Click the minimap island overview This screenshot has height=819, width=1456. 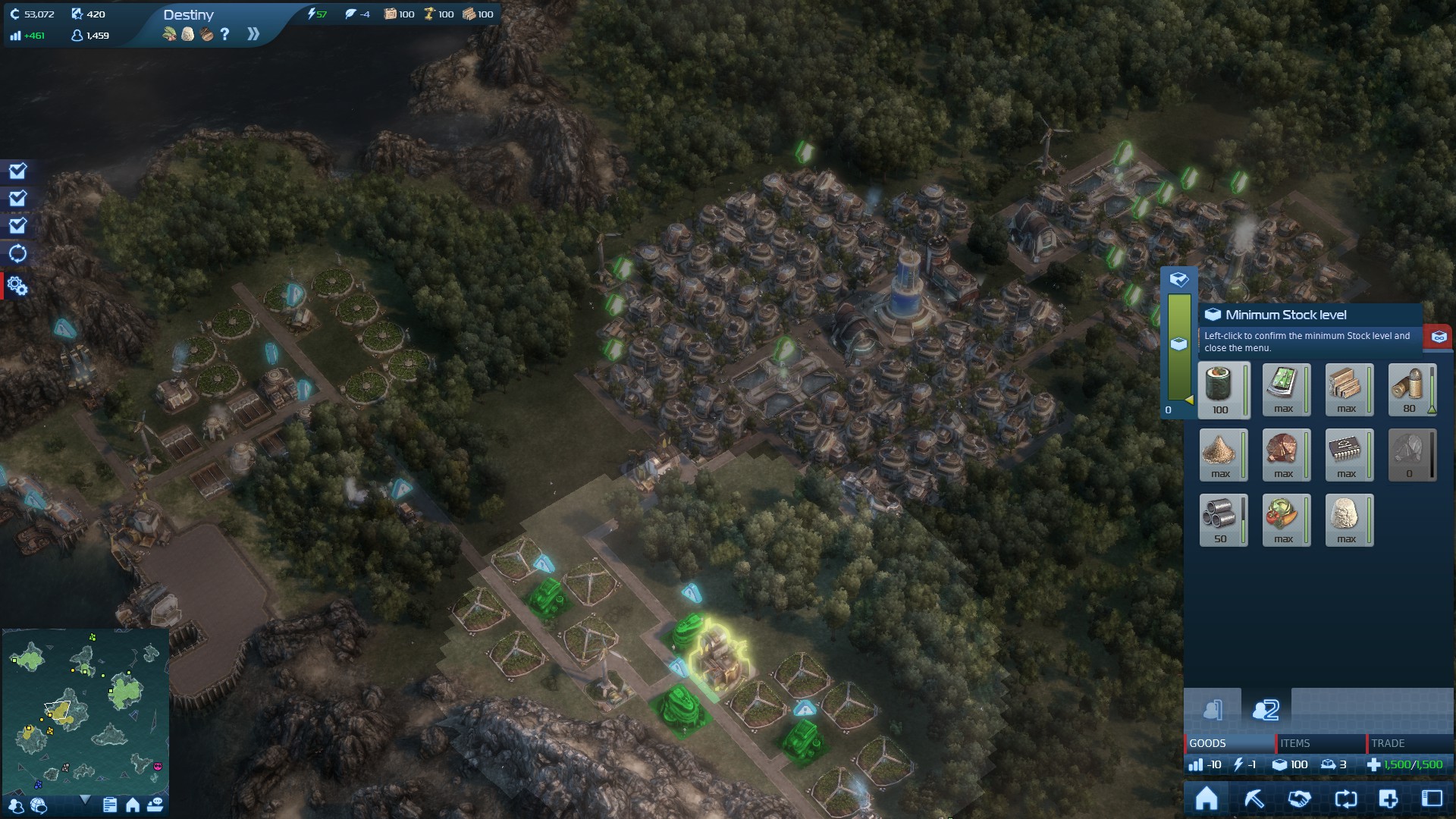[85, 710]
